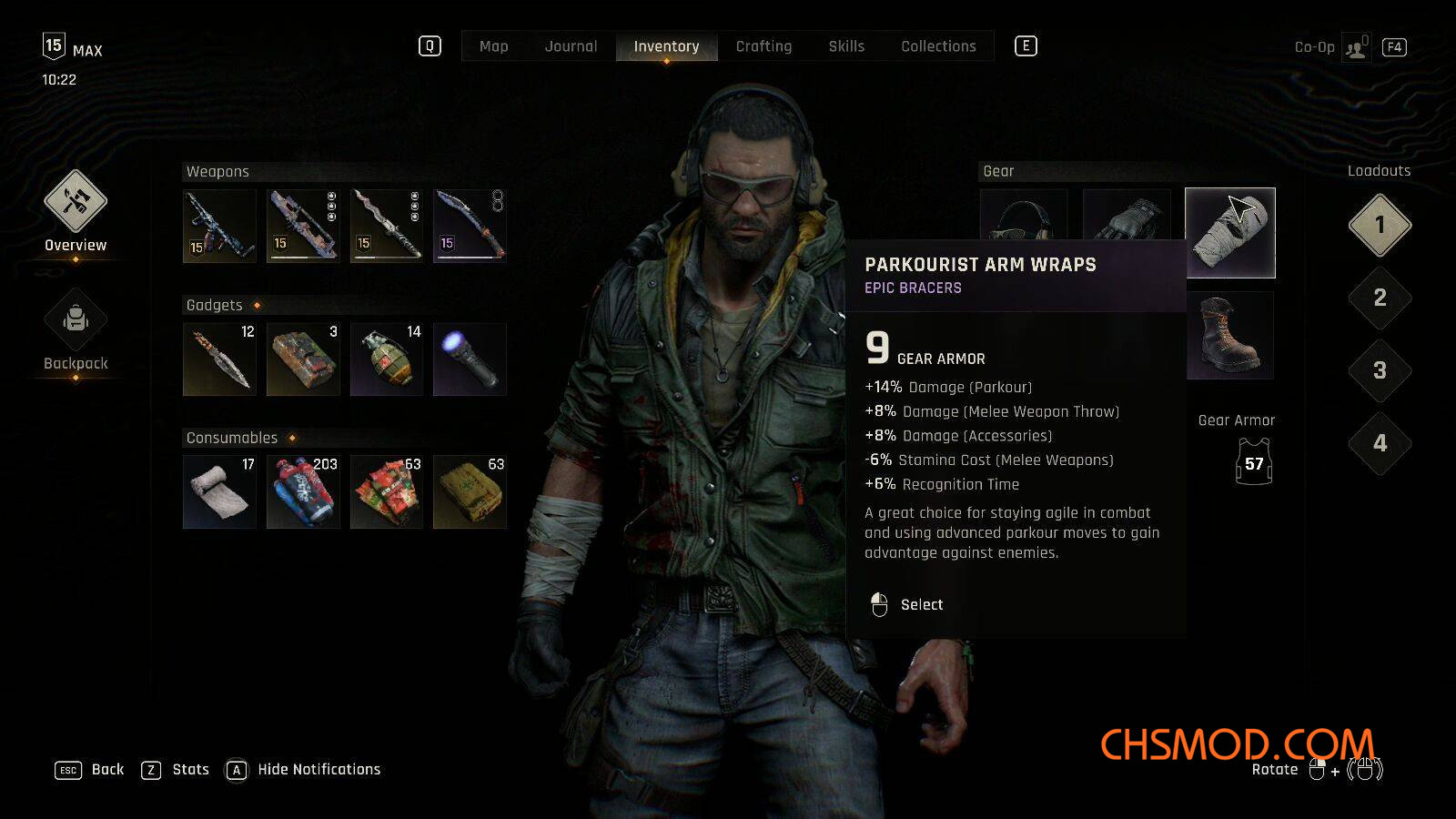
Task: Switch to loadout 2
Action: (x=1380, y=298)
